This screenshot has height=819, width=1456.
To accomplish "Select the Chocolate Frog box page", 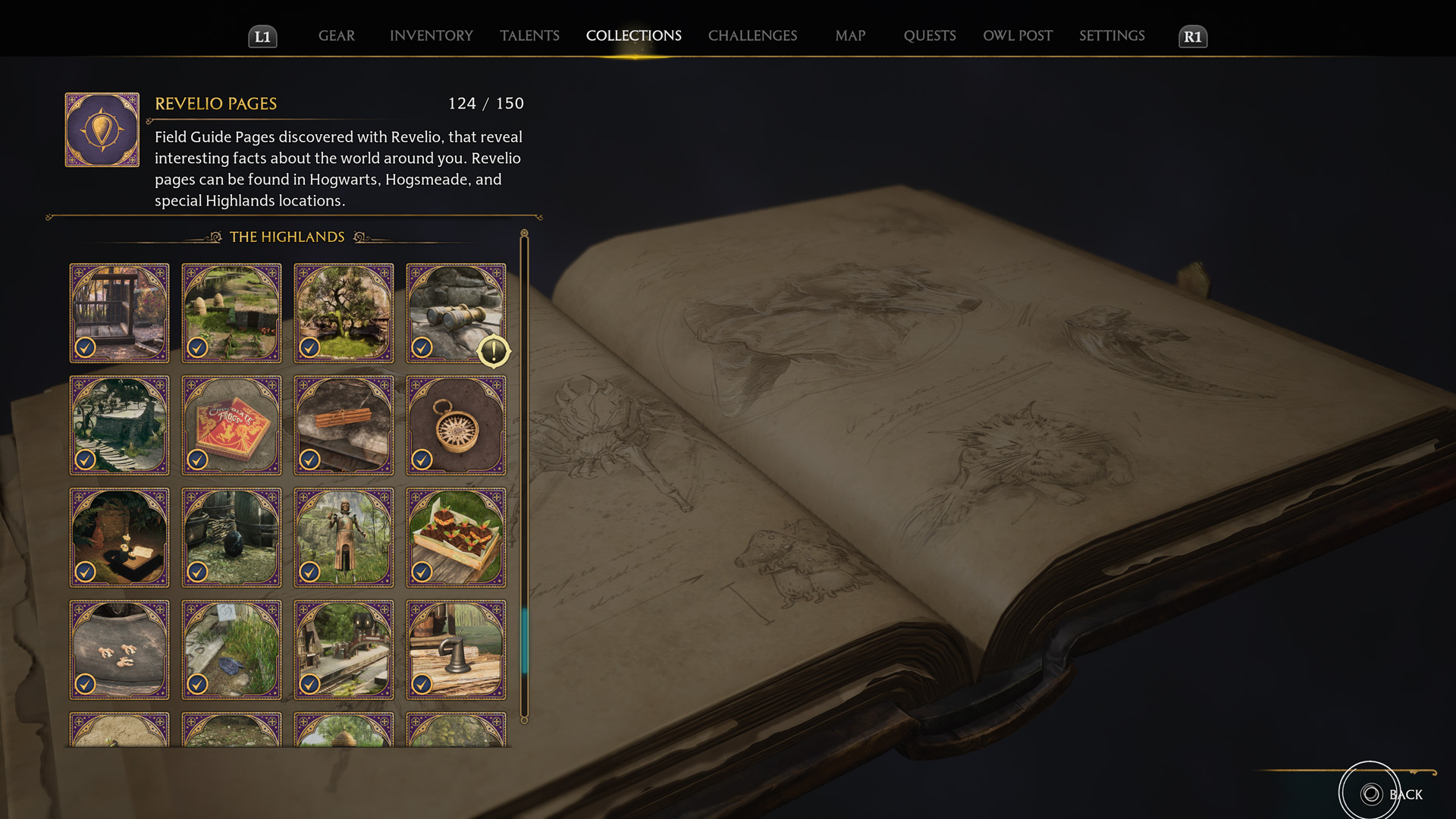I will click(x=231, y=425).
